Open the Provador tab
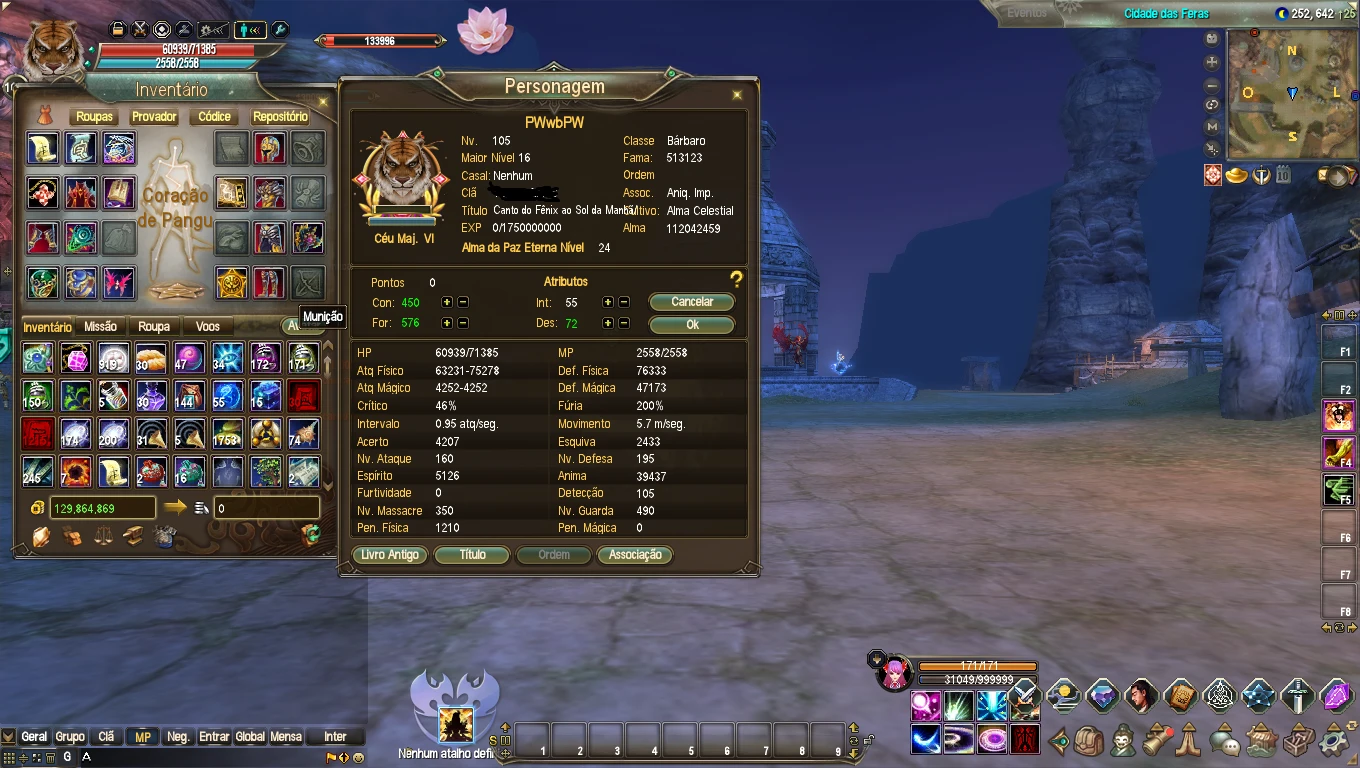This screenshot has width=1360, height=768. point(154,117)
